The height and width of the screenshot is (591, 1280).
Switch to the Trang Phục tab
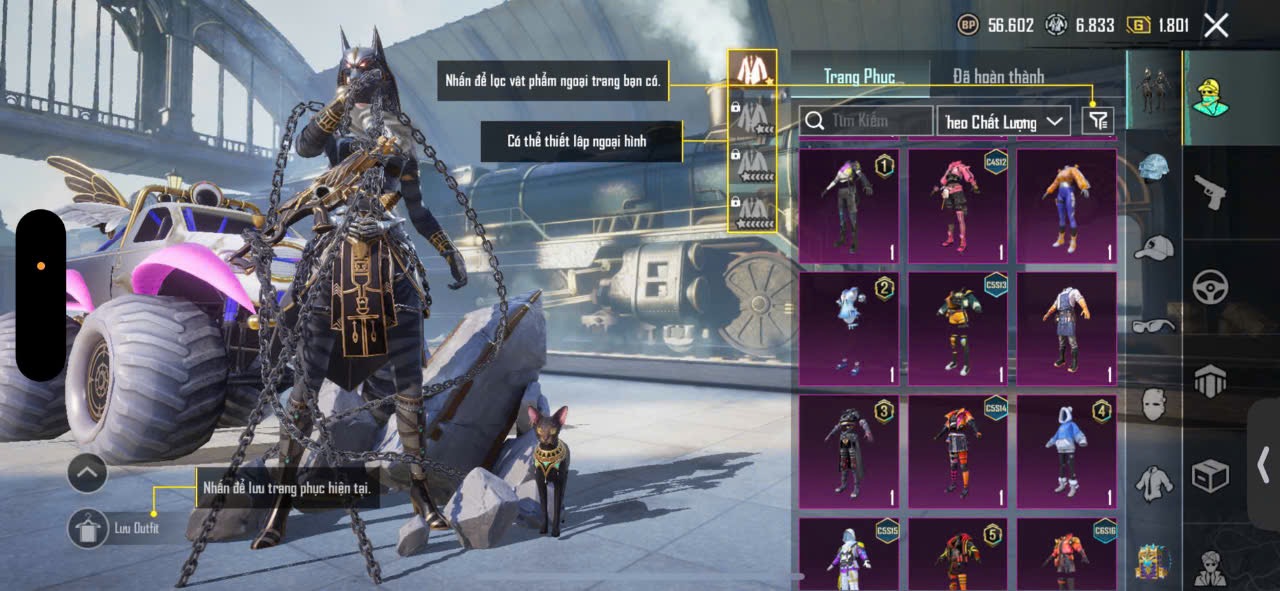(859, 76)
